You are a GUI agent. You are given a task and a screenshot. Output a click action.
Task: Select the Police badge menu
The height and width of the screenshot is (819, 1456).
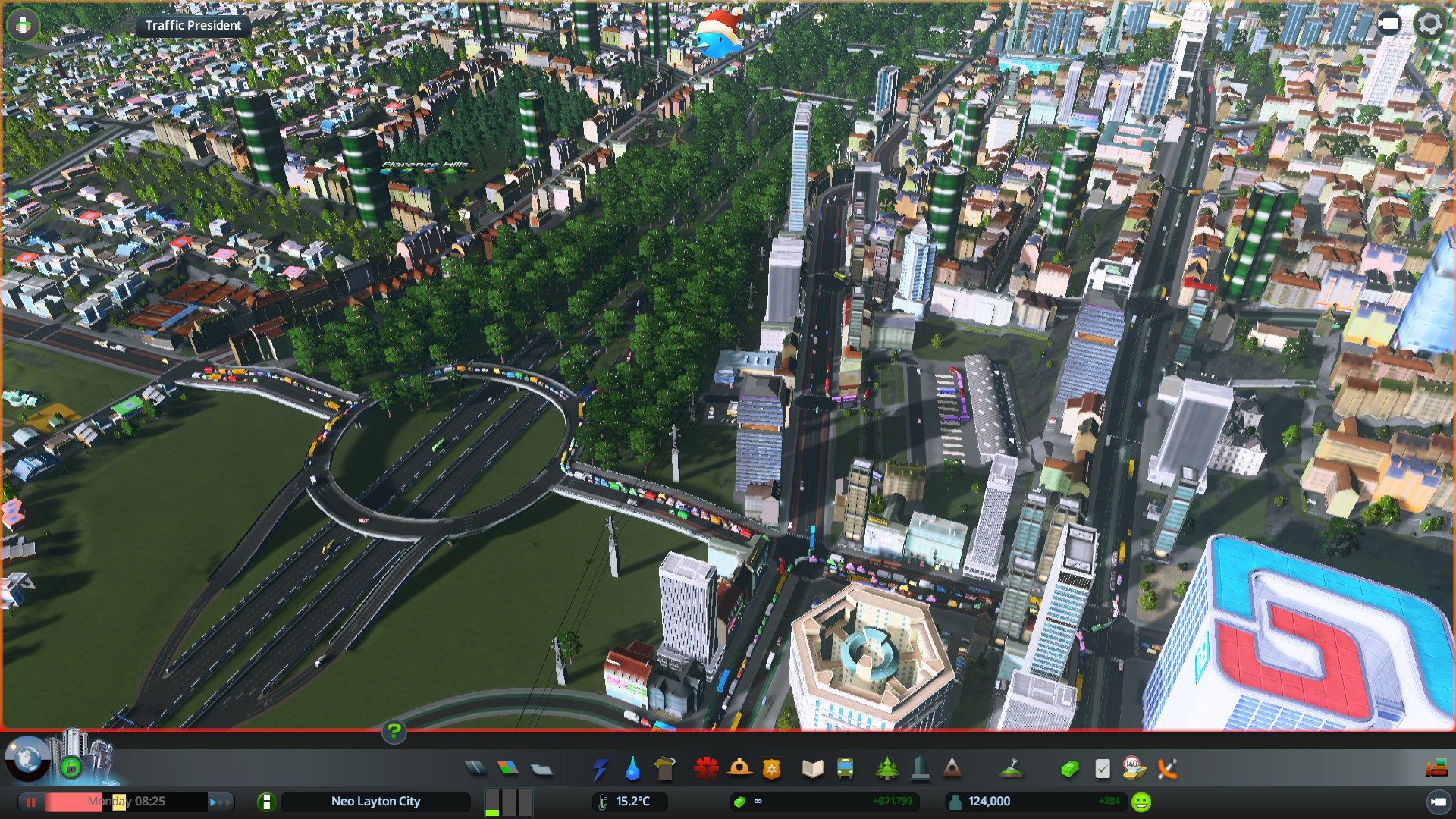772,770
